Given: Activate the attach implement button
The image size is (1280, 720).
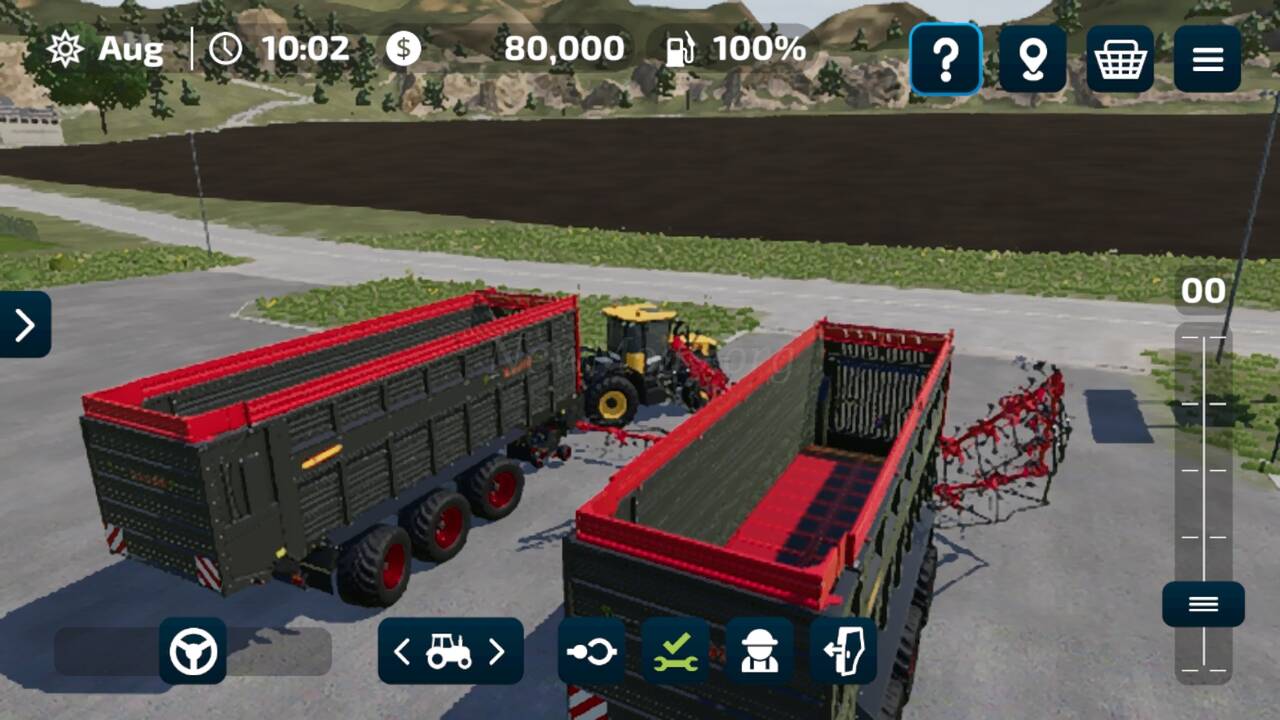Looking at the screenshot, I should (591, 652).
